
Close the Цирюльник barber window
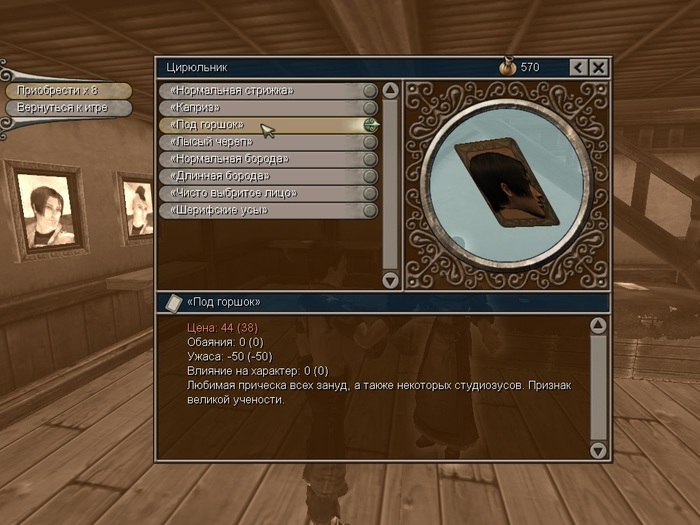pos(598,67)
